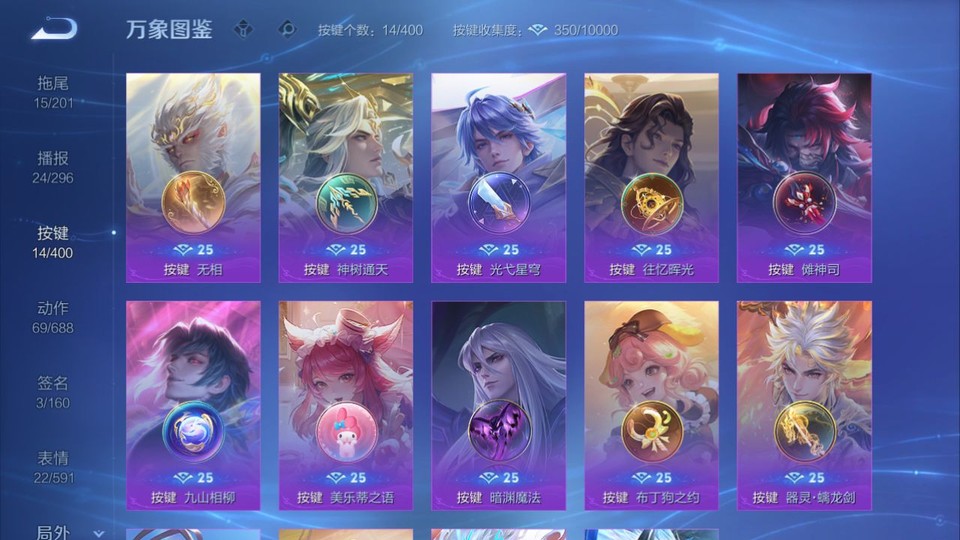Expand the 局外 category section
The width and height of the screenshot is (960, 540).
tap(68, 532)
